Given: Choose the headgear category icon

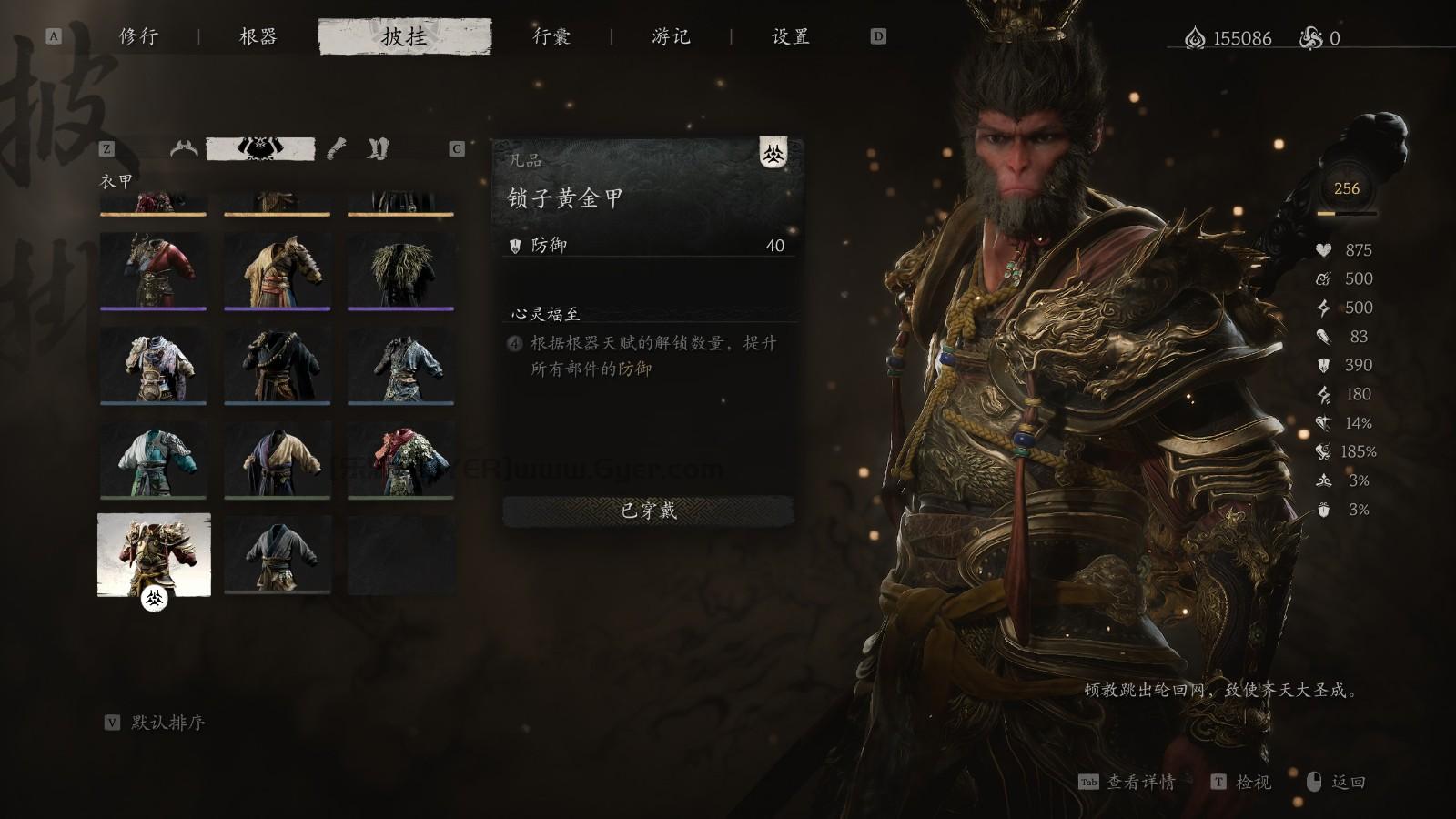Looking at the screenshot, I should pyautogui.click(x=184, y=148).
